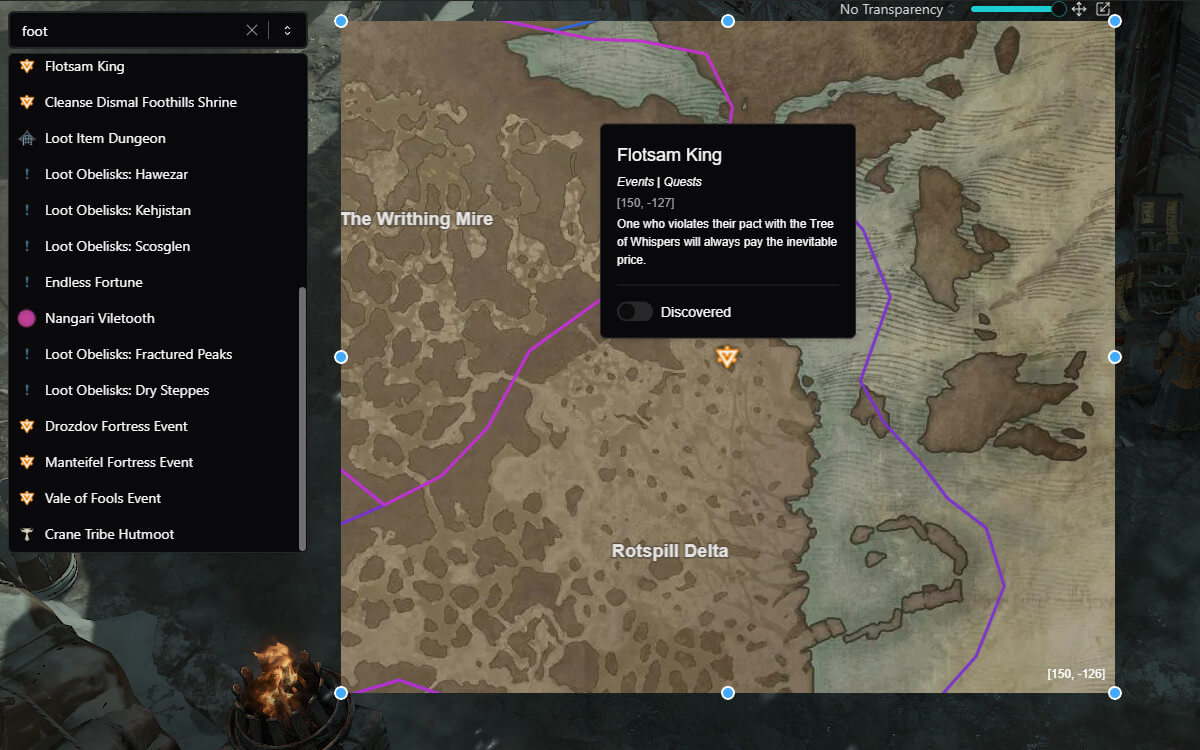The height and width of the screenshot is (750, 1200).
Task: Select Flotsam King in the list
Action: 85,67
